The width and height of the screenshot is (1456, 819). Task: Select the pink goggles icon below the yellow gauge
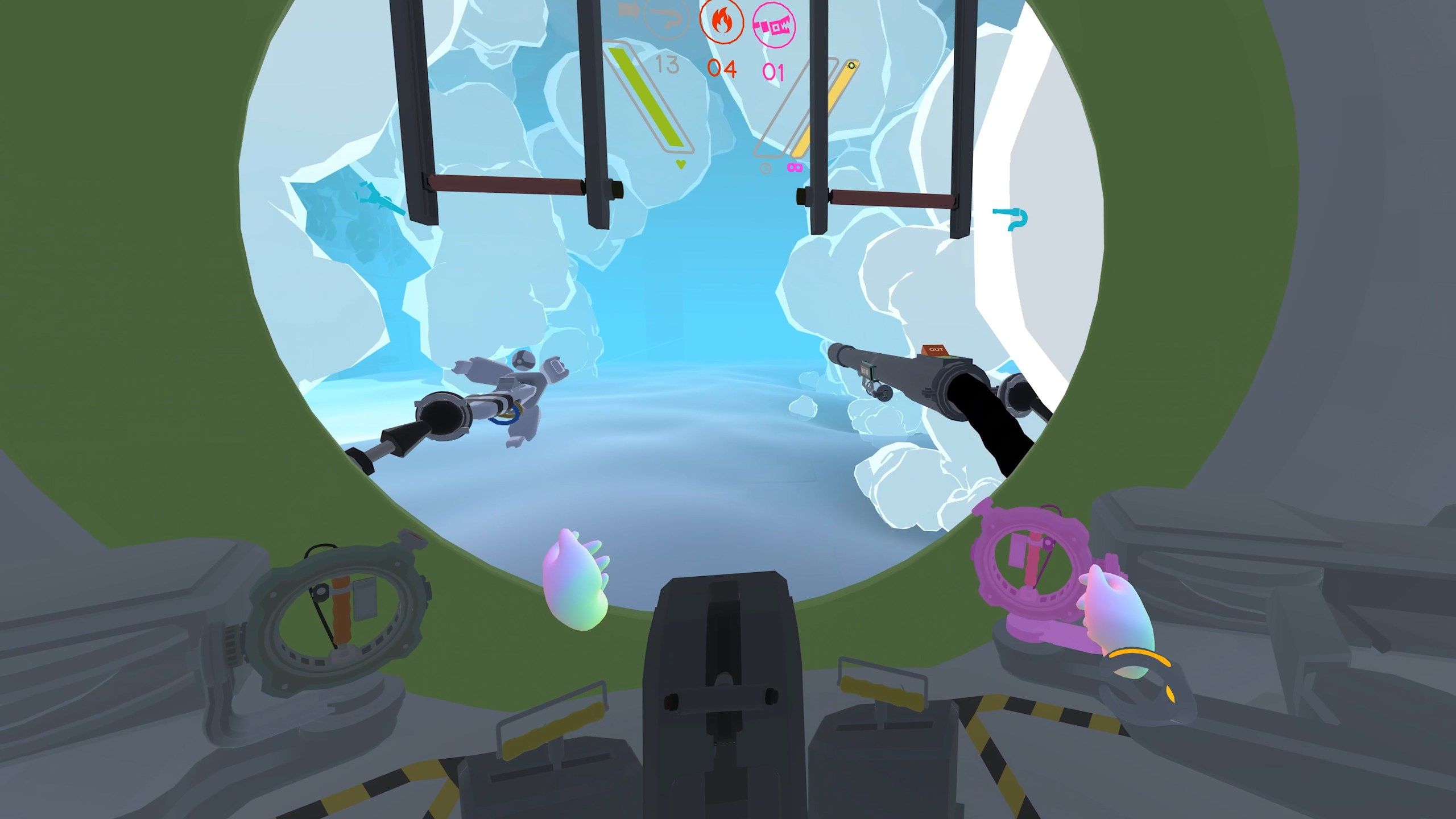point(795,166)
